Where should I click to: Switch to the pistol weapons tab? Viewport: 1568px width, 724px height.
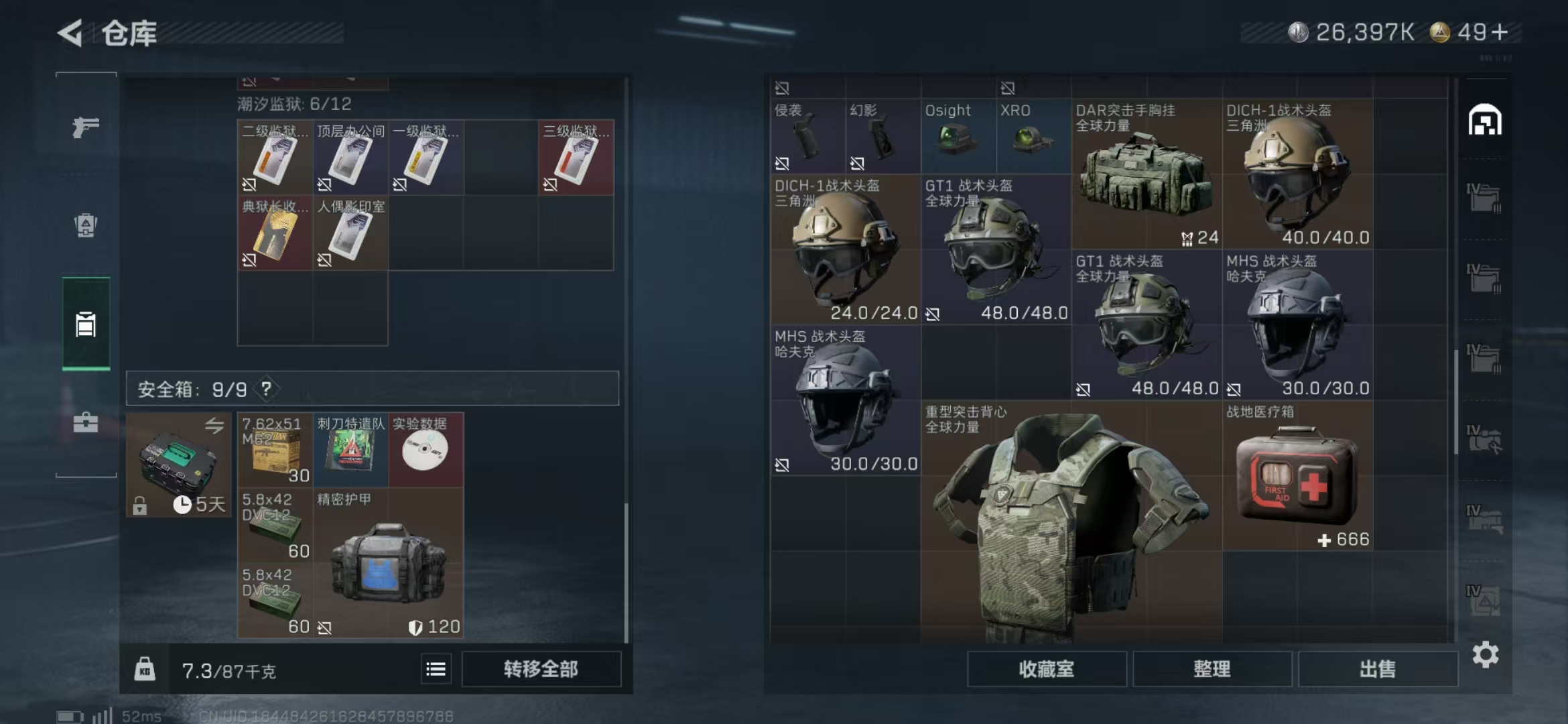(x=86, y=127)
